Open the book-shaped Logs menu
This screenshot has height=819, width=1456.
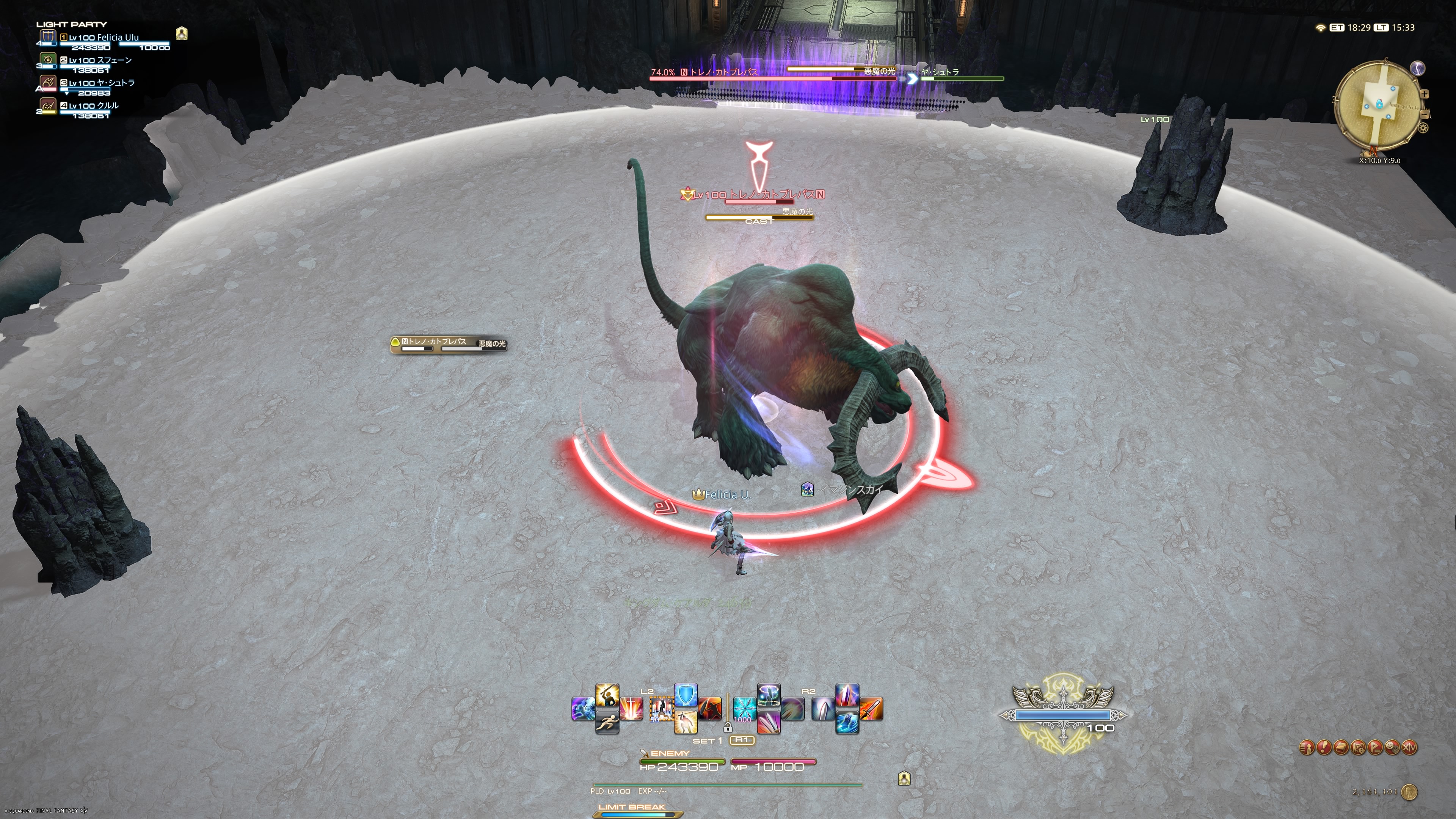(1341, 748)
